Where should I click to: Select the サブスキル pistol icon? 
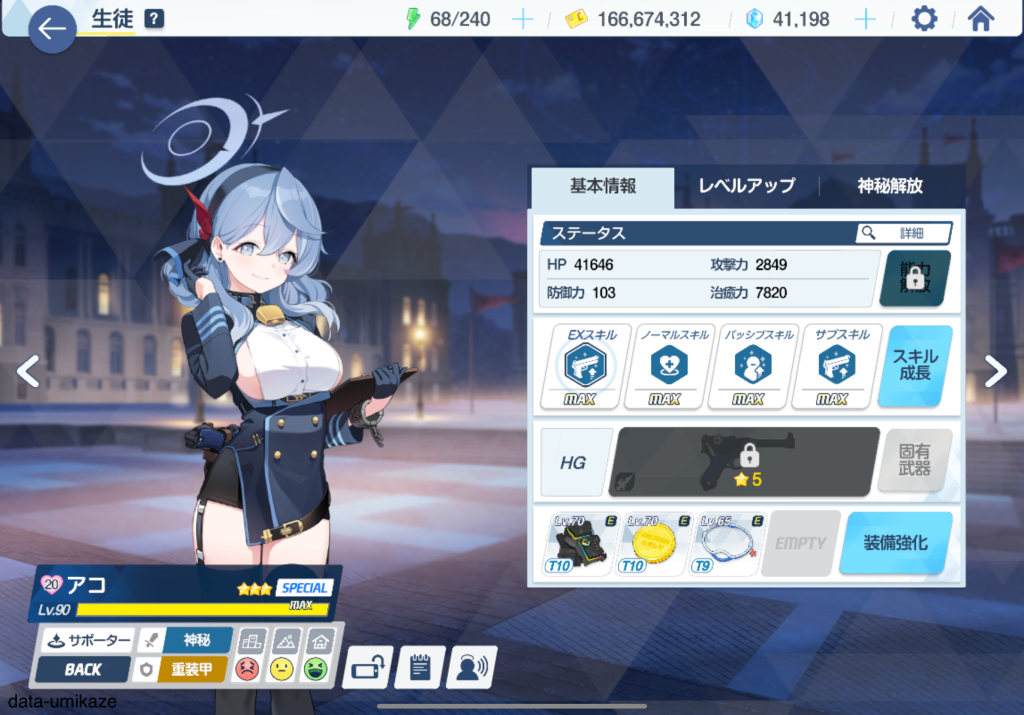(x=832, y=367)
